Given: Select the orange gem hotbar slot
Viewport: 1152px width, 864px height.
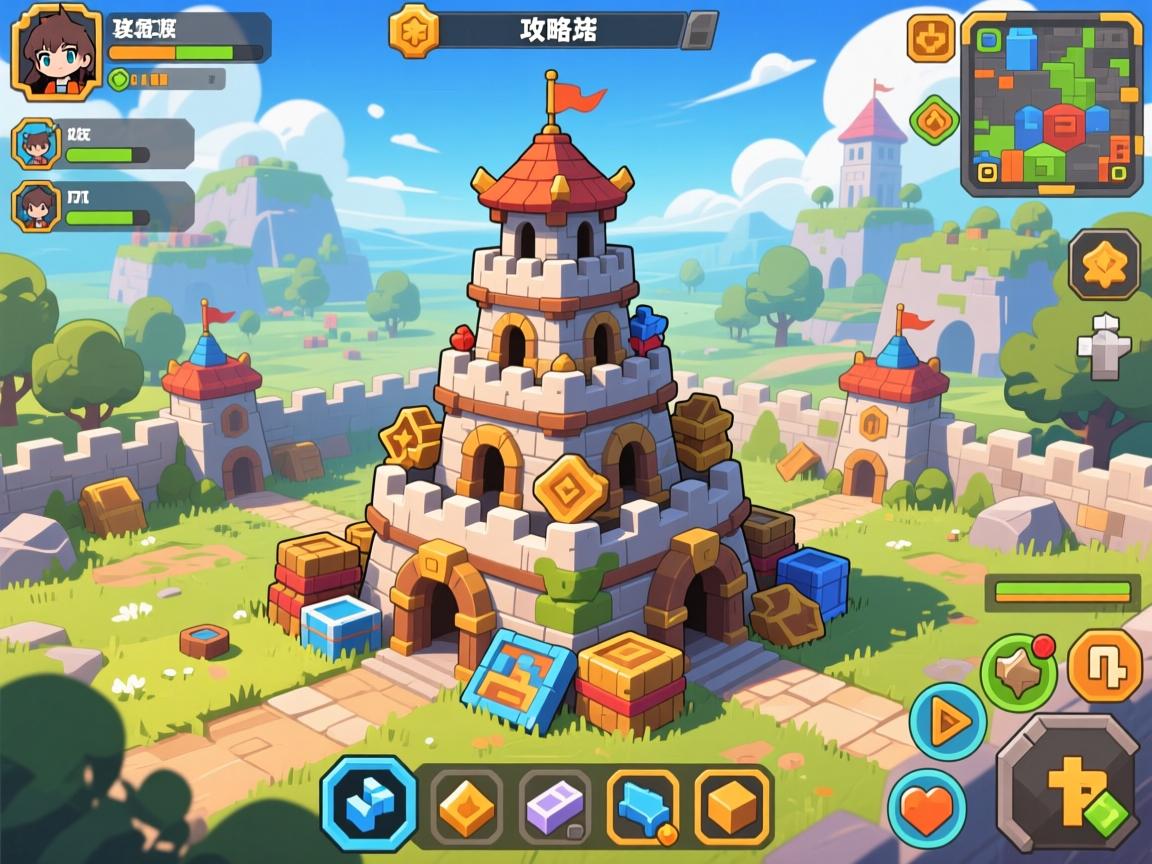Looking at the screenshot, I should coord(466,805).
